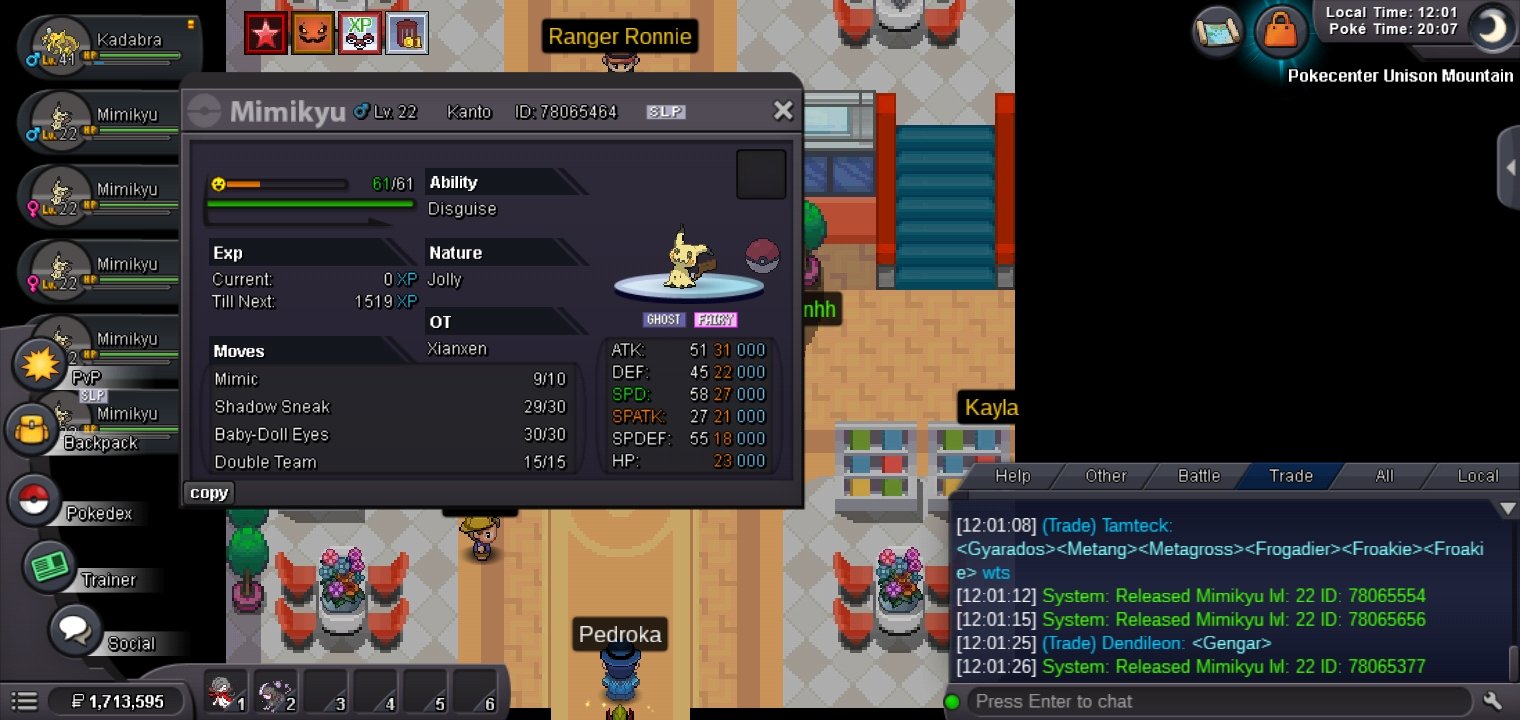Close the Mimikyu summary window
The image size is (1520, 720).
tap(783, 111)
